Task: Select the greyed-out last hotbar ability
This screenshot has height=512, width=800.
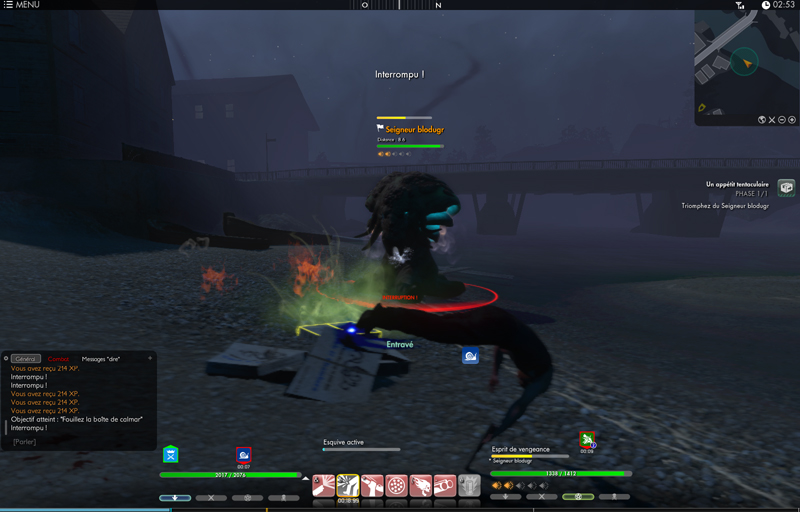Action: (469, 485)
